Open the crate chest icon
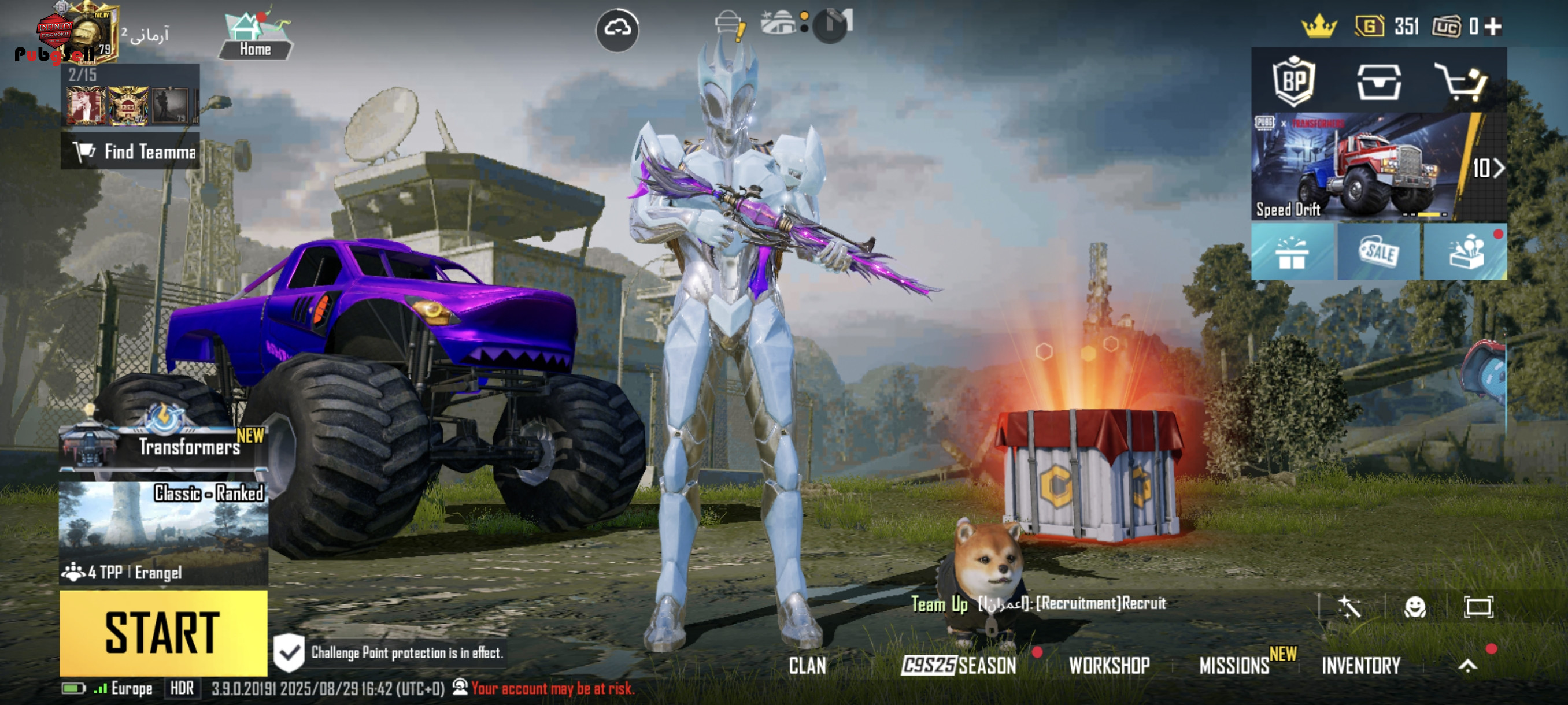Image resolution: width=1568 pixels, height=705 pixels. (x=1379, y=81)
